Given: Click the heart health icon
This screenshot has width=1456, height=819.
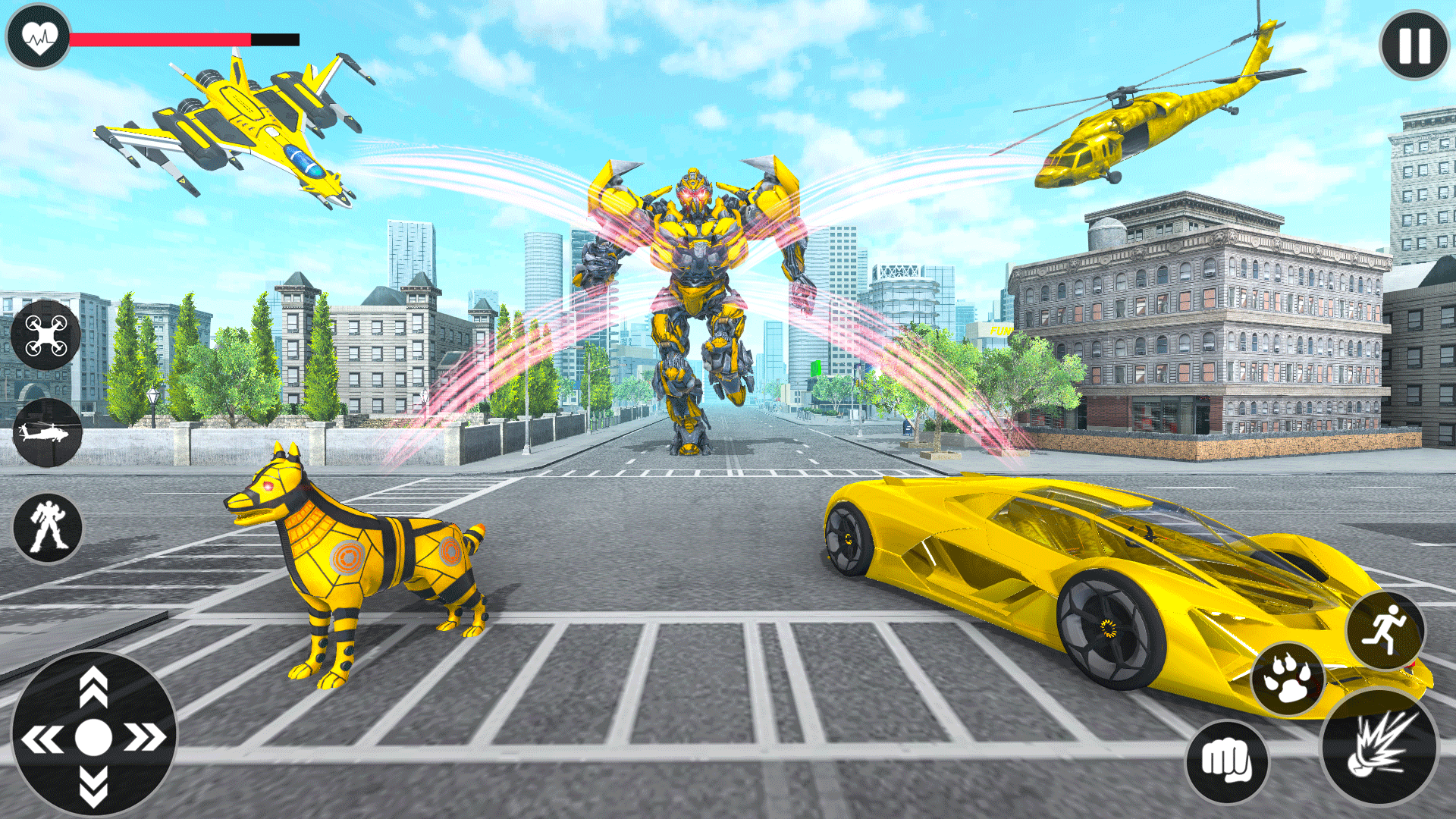Looking at the screenshot, I should point(39,34).
